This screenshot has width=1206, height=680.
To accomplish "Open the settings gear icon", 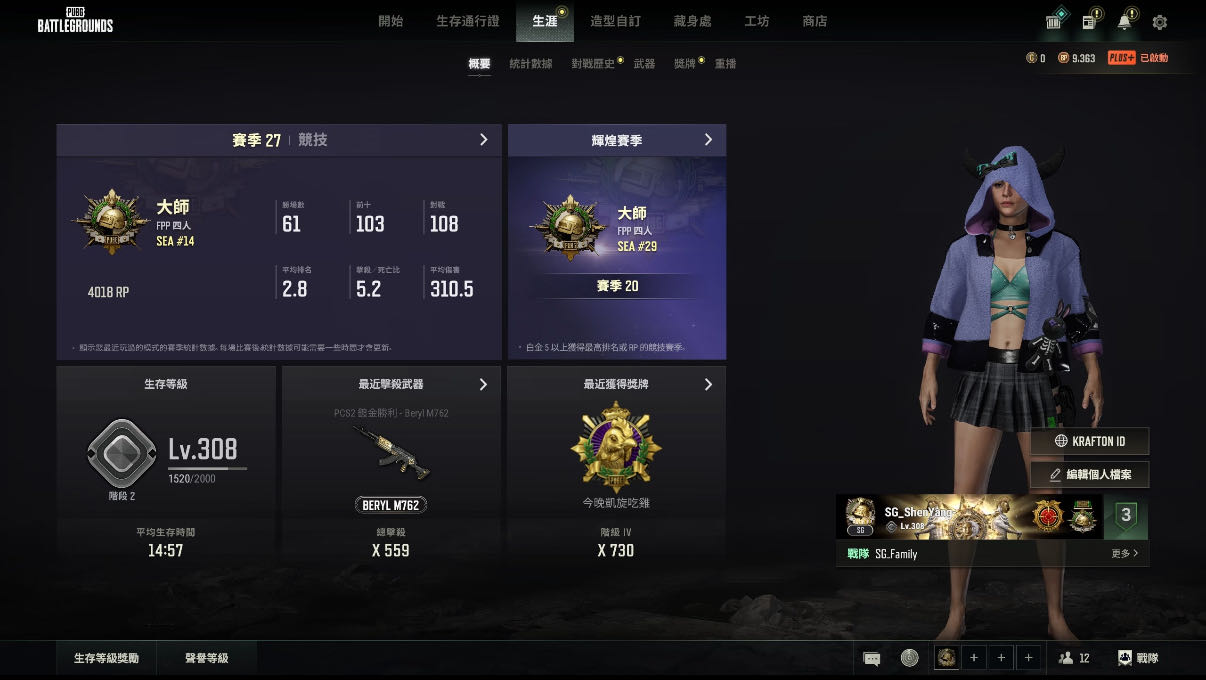I will point(1160,22).
